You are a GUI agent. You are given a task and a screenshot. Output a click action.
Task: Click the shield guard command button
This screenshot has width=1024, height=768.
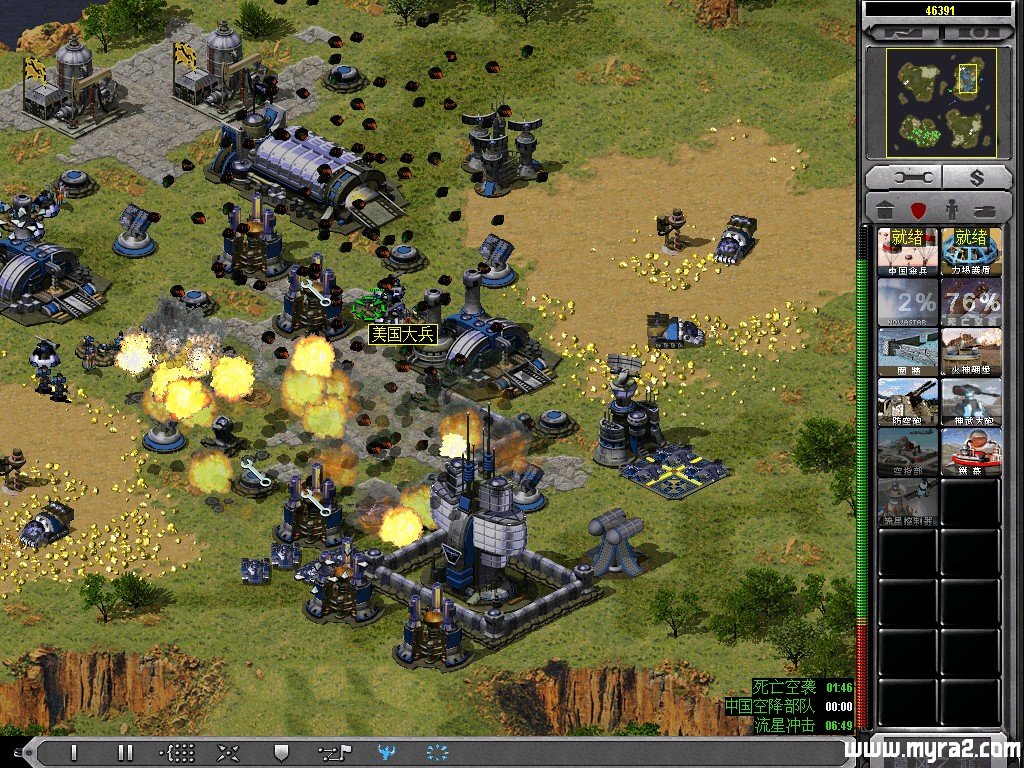281,752
